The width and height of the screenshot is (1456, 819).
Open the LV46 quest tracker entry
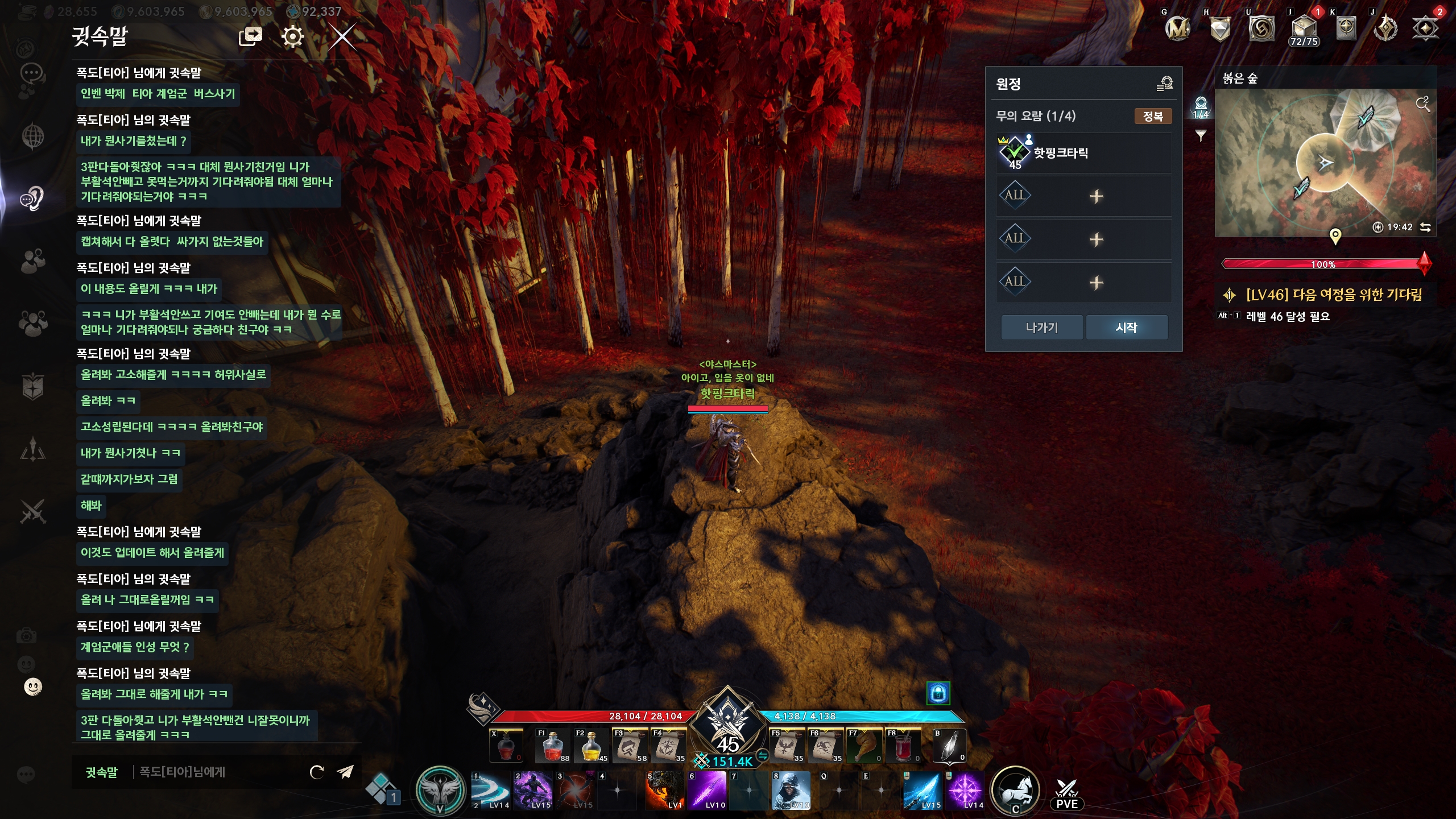1334,295
